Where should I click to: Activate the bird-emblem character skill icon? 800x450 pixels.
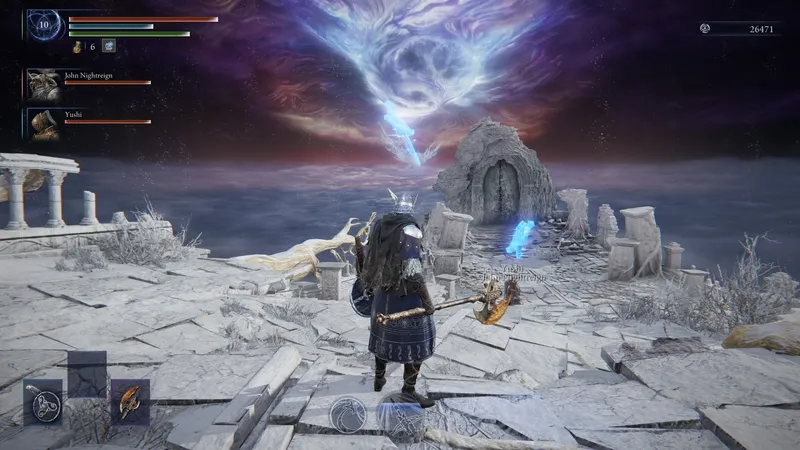(x=349, y=414)
